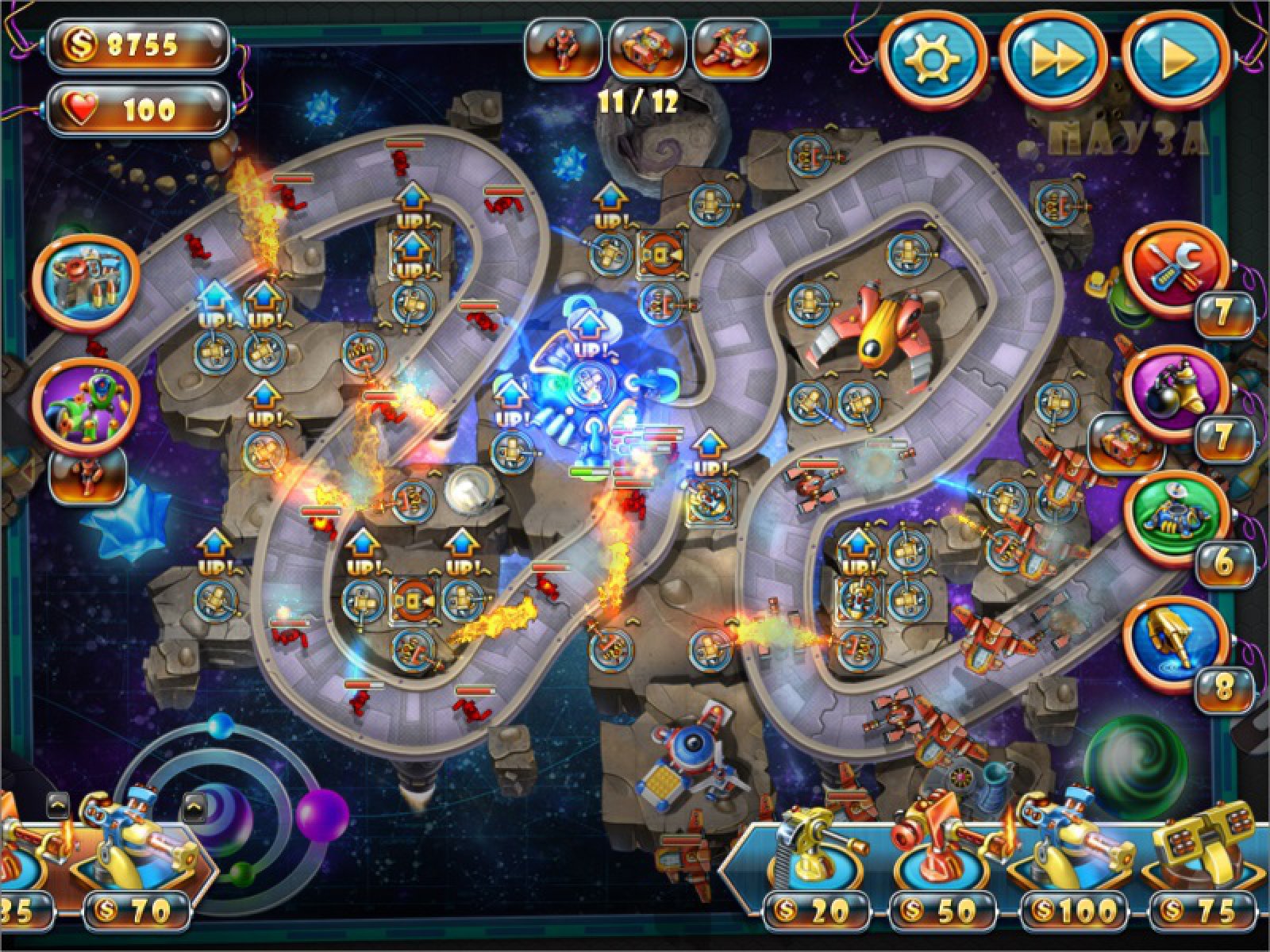Inspect the spaceship enemy wave icon
The image size is (1270, 952).
click(731, 48)
